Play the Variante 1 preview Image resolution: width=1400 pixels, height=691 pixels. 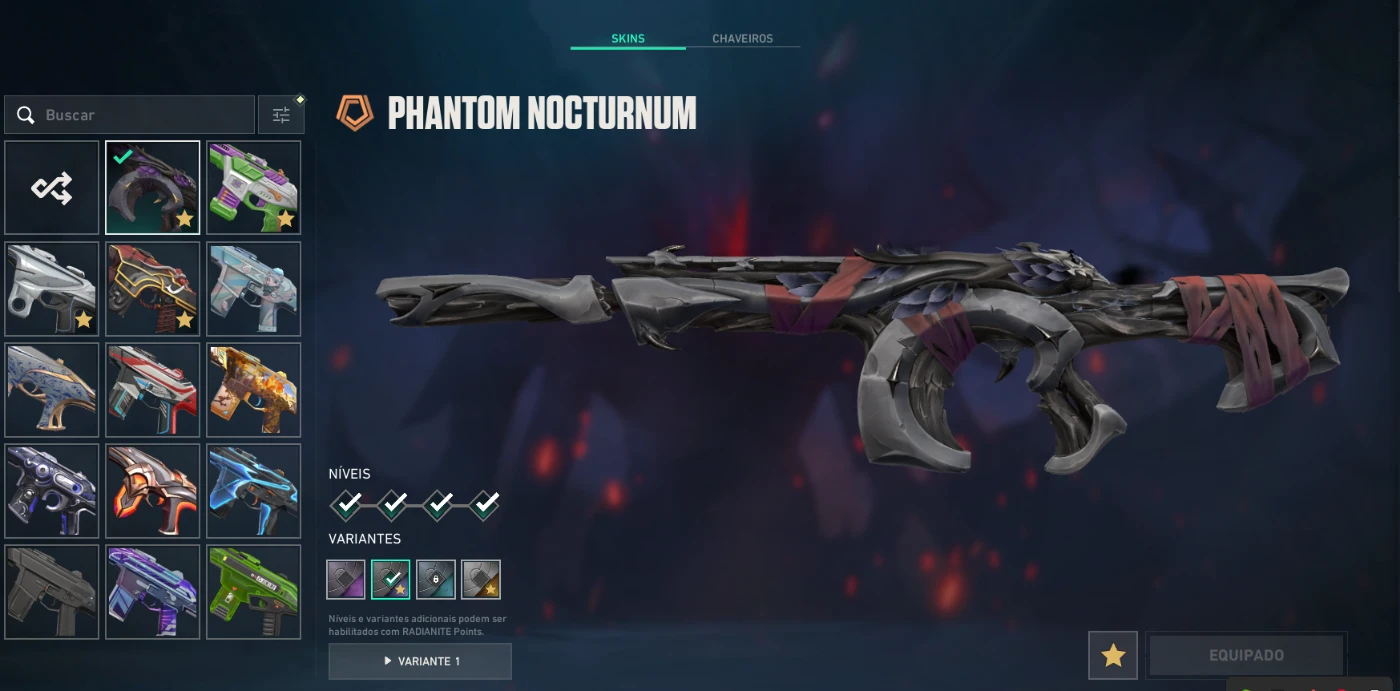[420, 661]
